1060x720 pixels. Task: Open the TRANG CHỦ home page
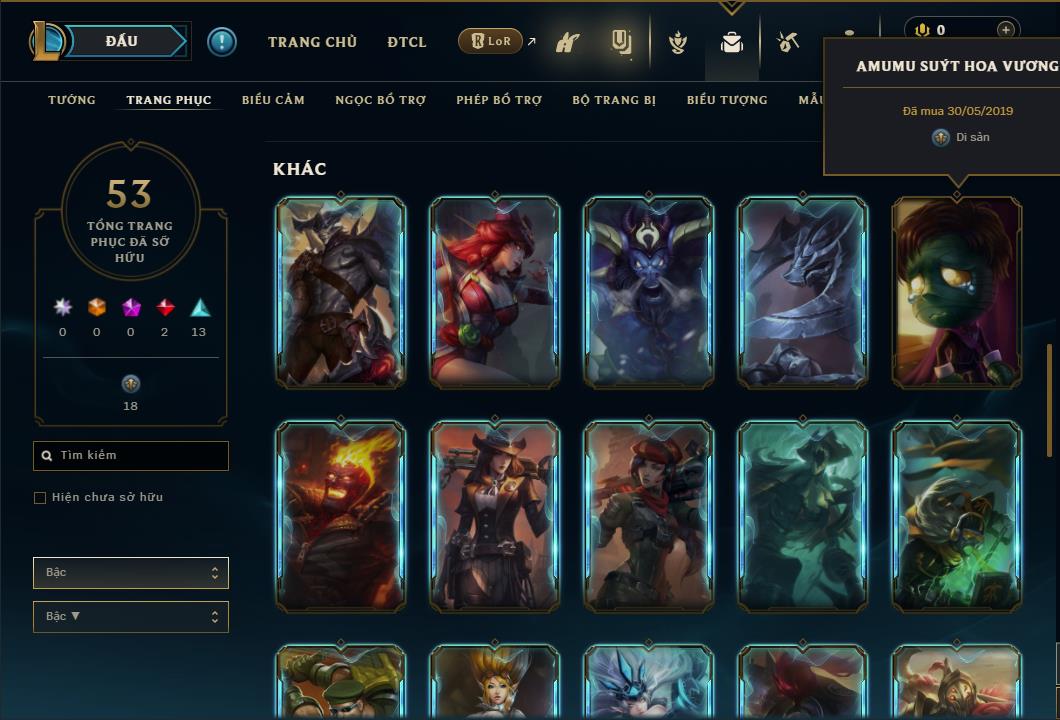pyautogui.click(x=312, y=42)
